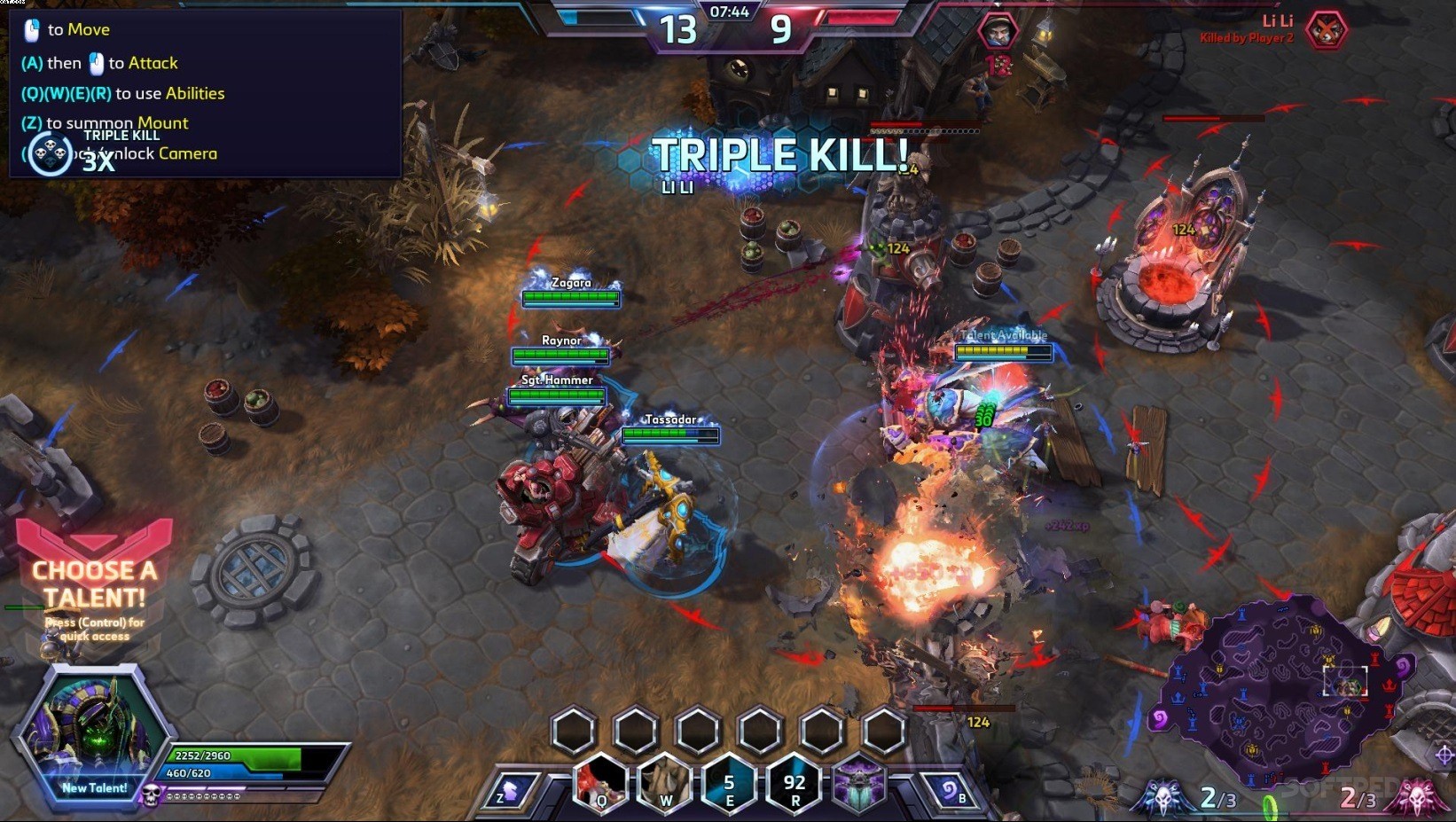
Task: Click the R heroic ability icon
Action: [x=795, y=782]
